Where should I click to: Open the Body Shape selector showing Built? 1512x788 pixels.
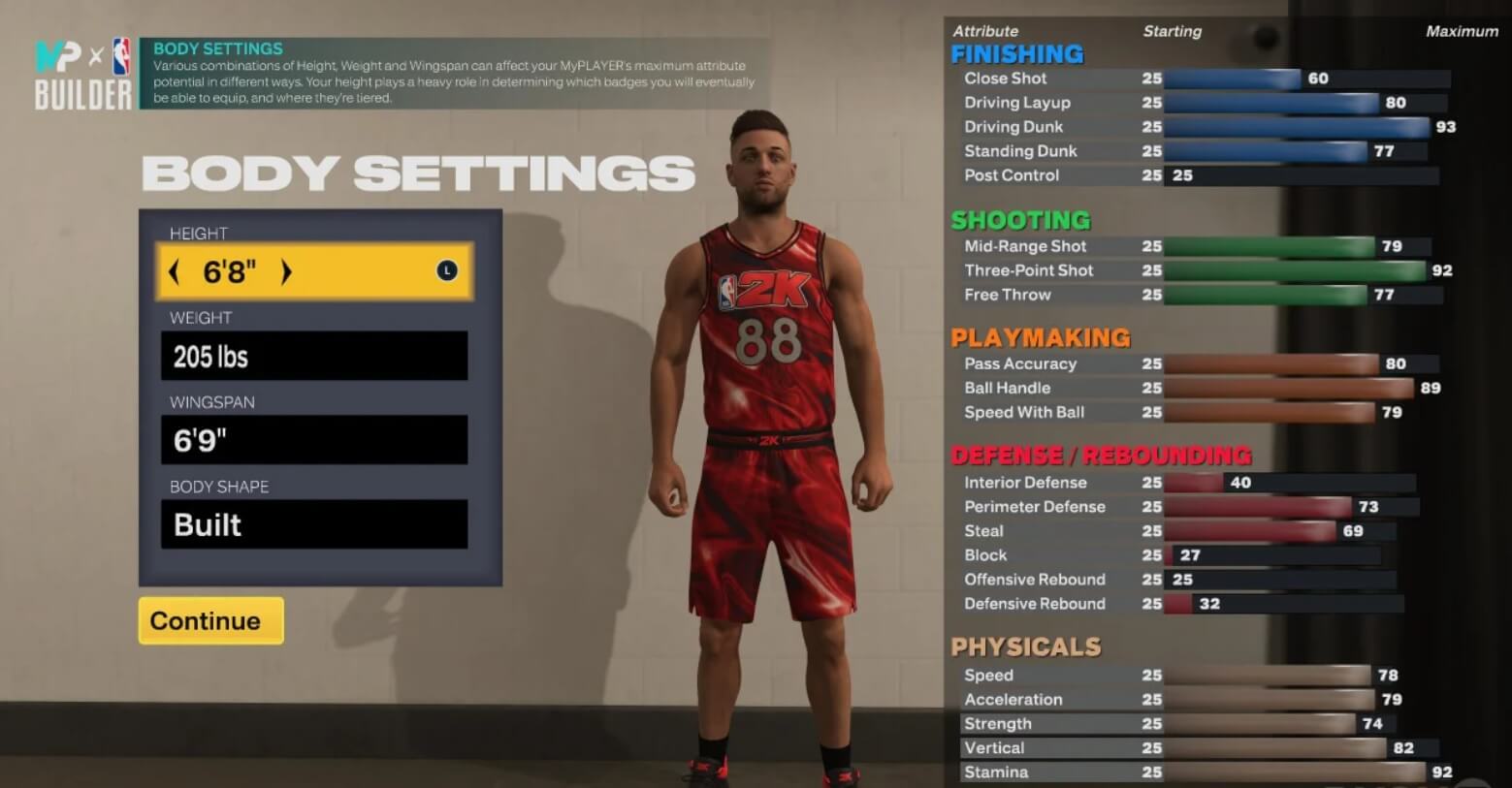312,524
